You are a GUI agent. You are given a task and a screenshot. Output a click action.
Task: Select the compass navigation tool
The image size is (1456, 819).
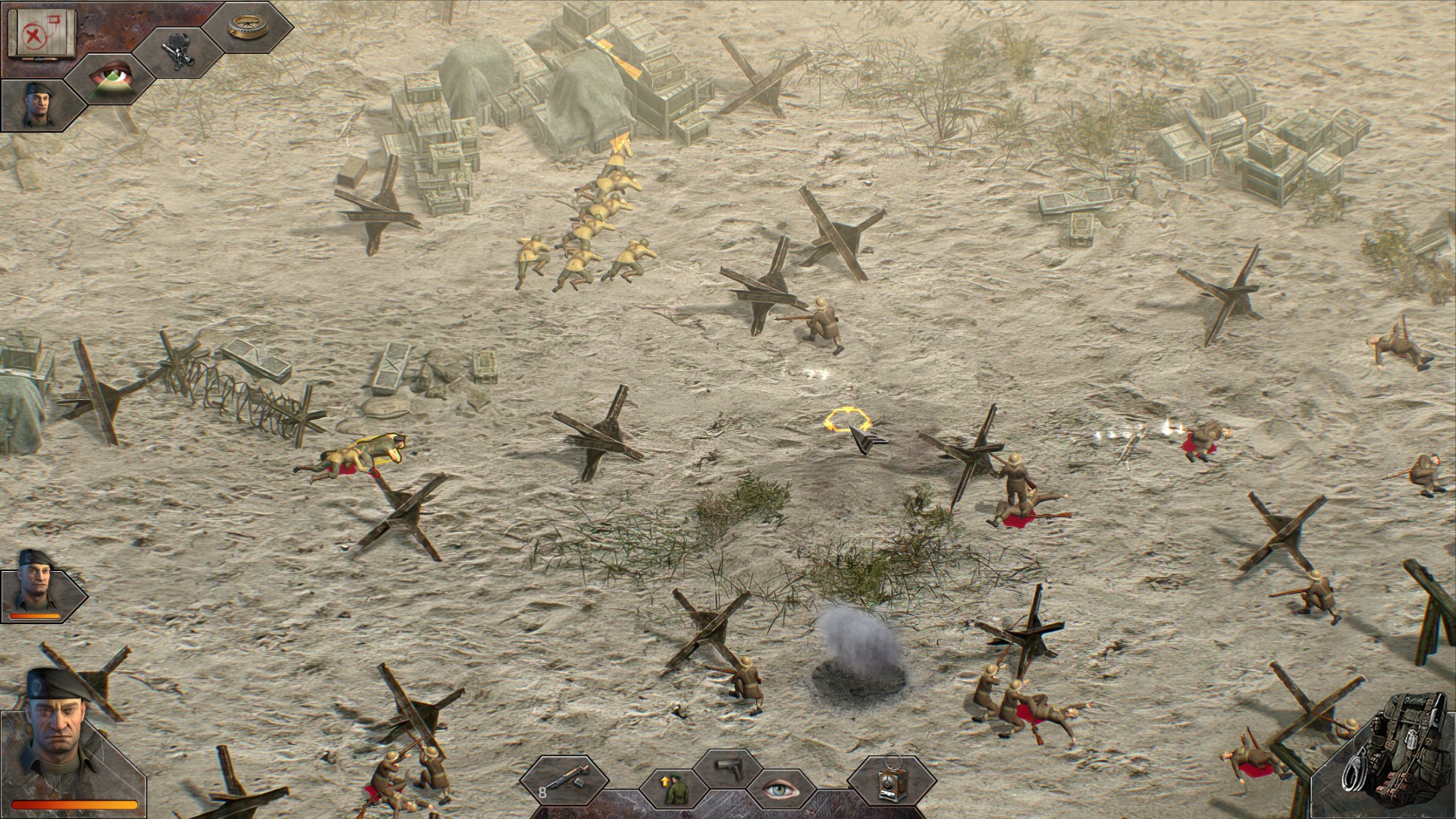click(246, 27)
